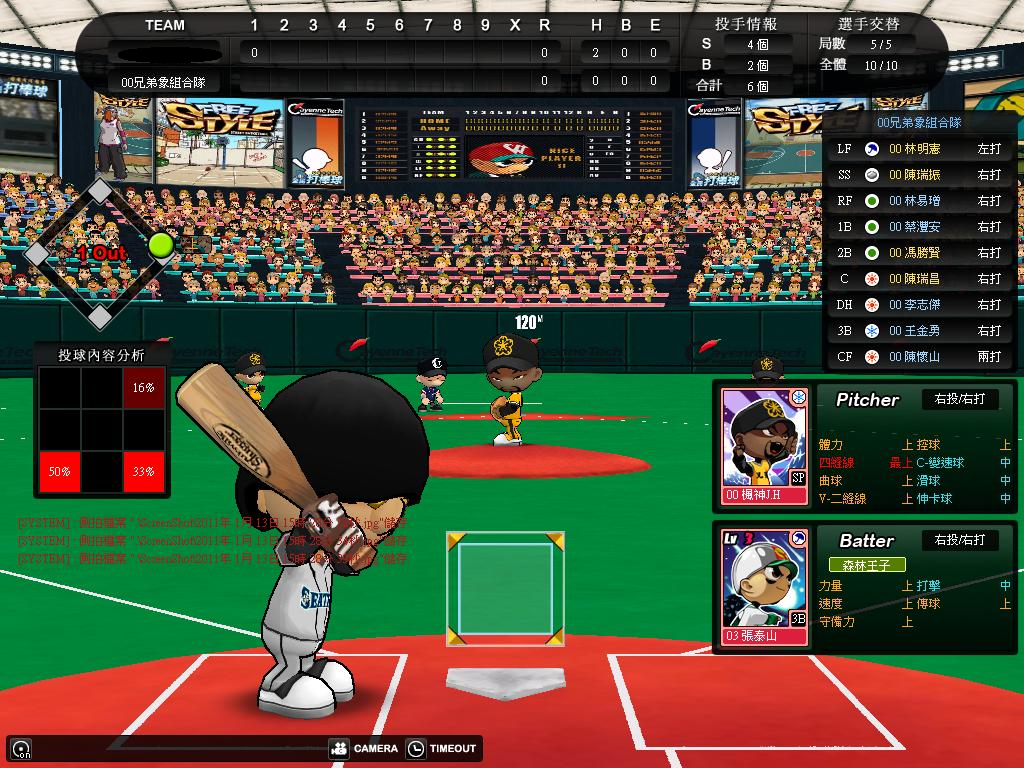This screenshot has height=768, width=1024.
Task: Click the 16% zone in pitch analysis grid
Action: tap(143, 387)
